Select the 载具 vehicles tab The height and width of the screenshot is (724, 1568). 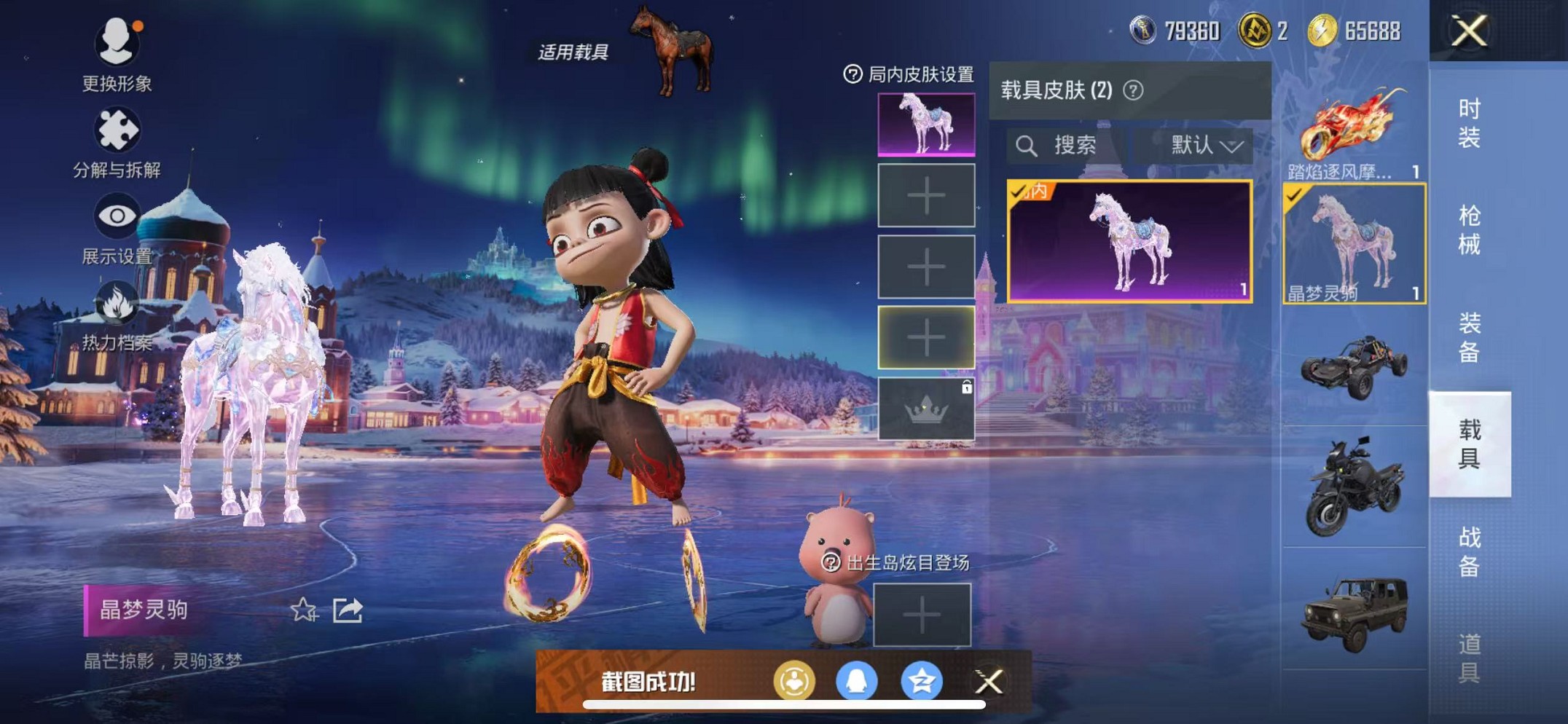[x=1469, y=444]
